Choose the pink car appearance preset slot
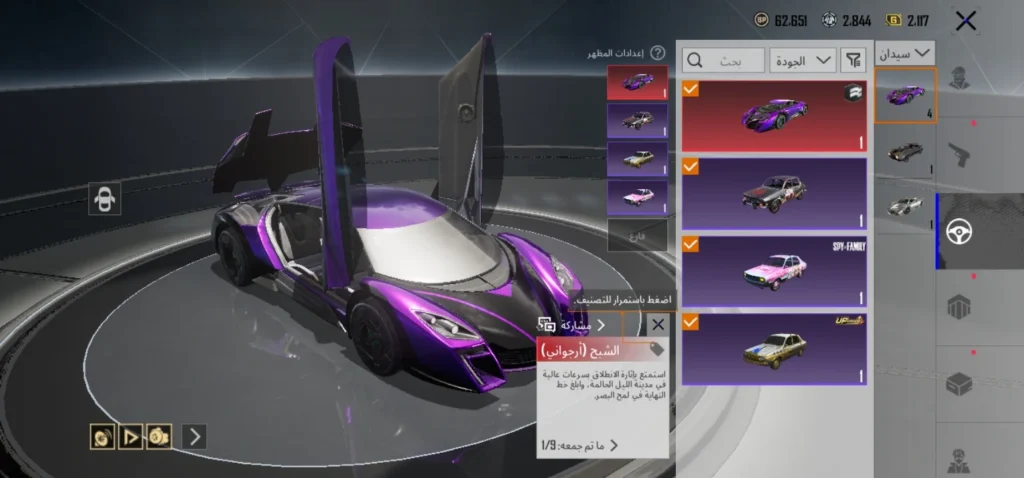 pos(636,196)
